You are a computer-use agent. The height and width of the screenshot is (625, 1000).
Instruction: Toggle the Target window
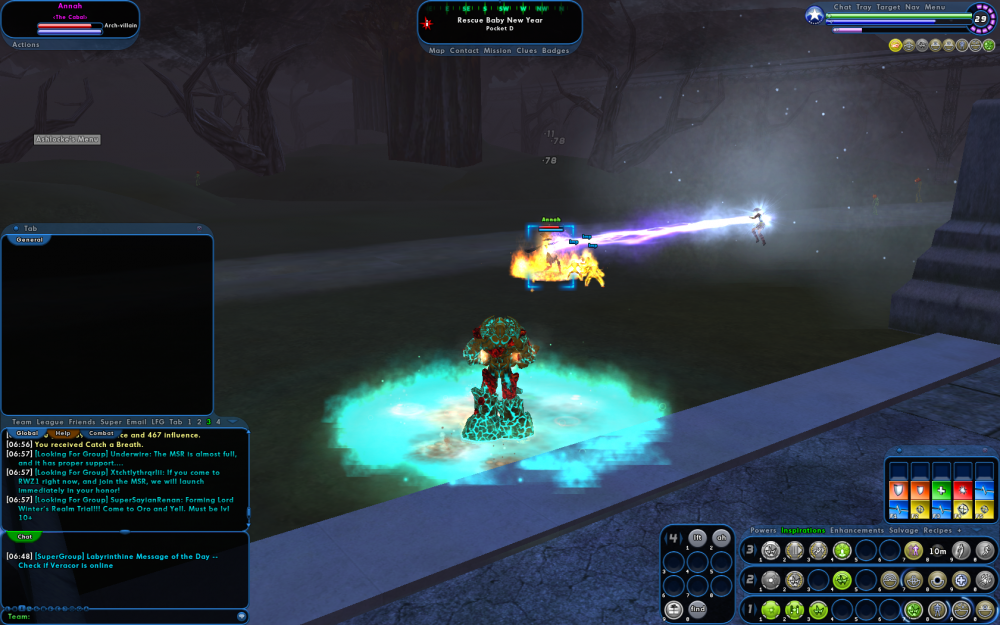(x=888, y=7)
